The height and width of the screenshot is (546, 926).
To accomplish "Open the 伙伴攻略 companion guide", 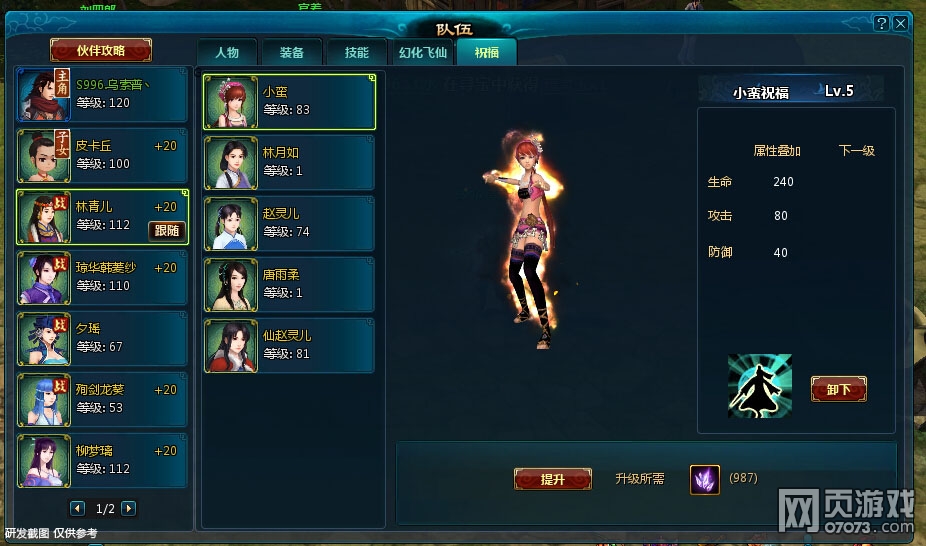I will (x=101, y=50).
